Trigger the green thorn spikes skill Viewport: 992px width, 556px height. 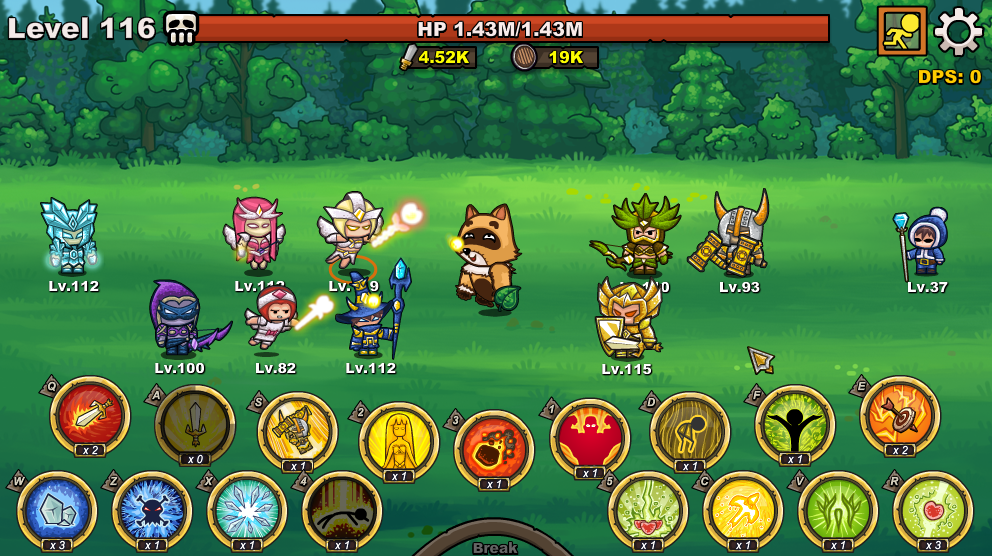point(838,511)
